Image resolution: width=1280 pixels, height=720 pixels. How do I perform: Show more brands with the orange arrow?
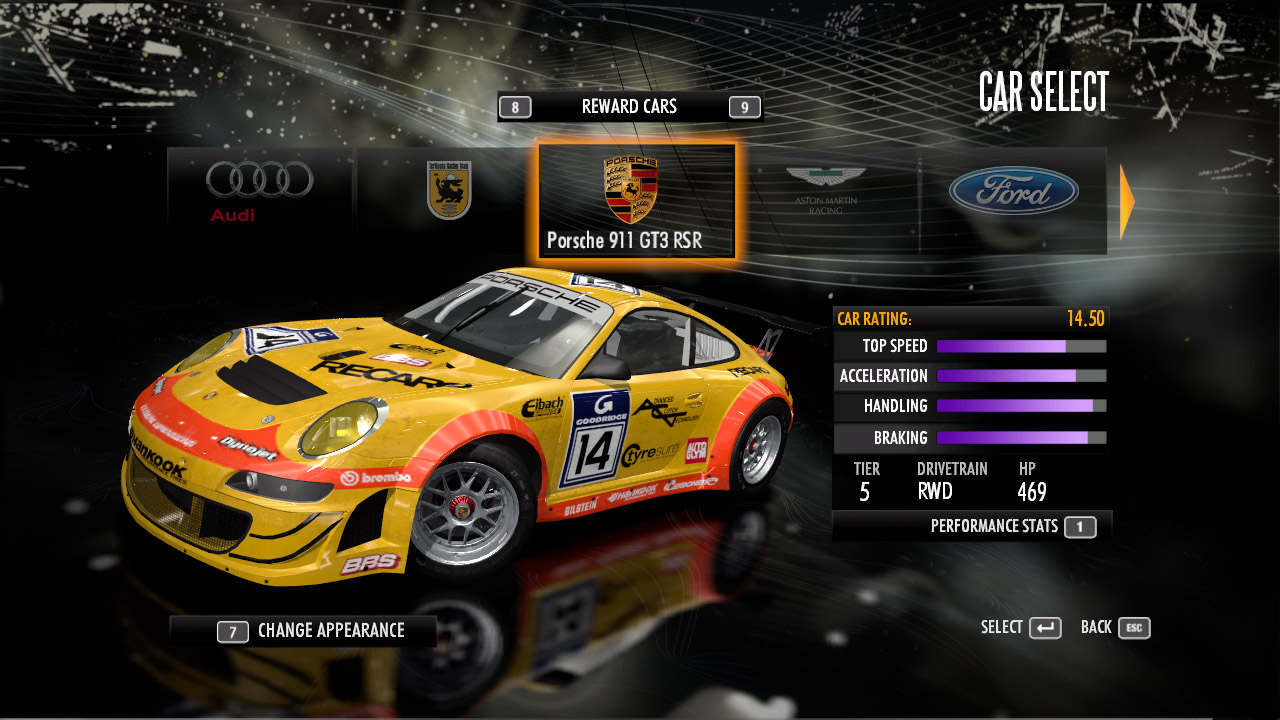pyautogui.click(x=1127, y=202)
